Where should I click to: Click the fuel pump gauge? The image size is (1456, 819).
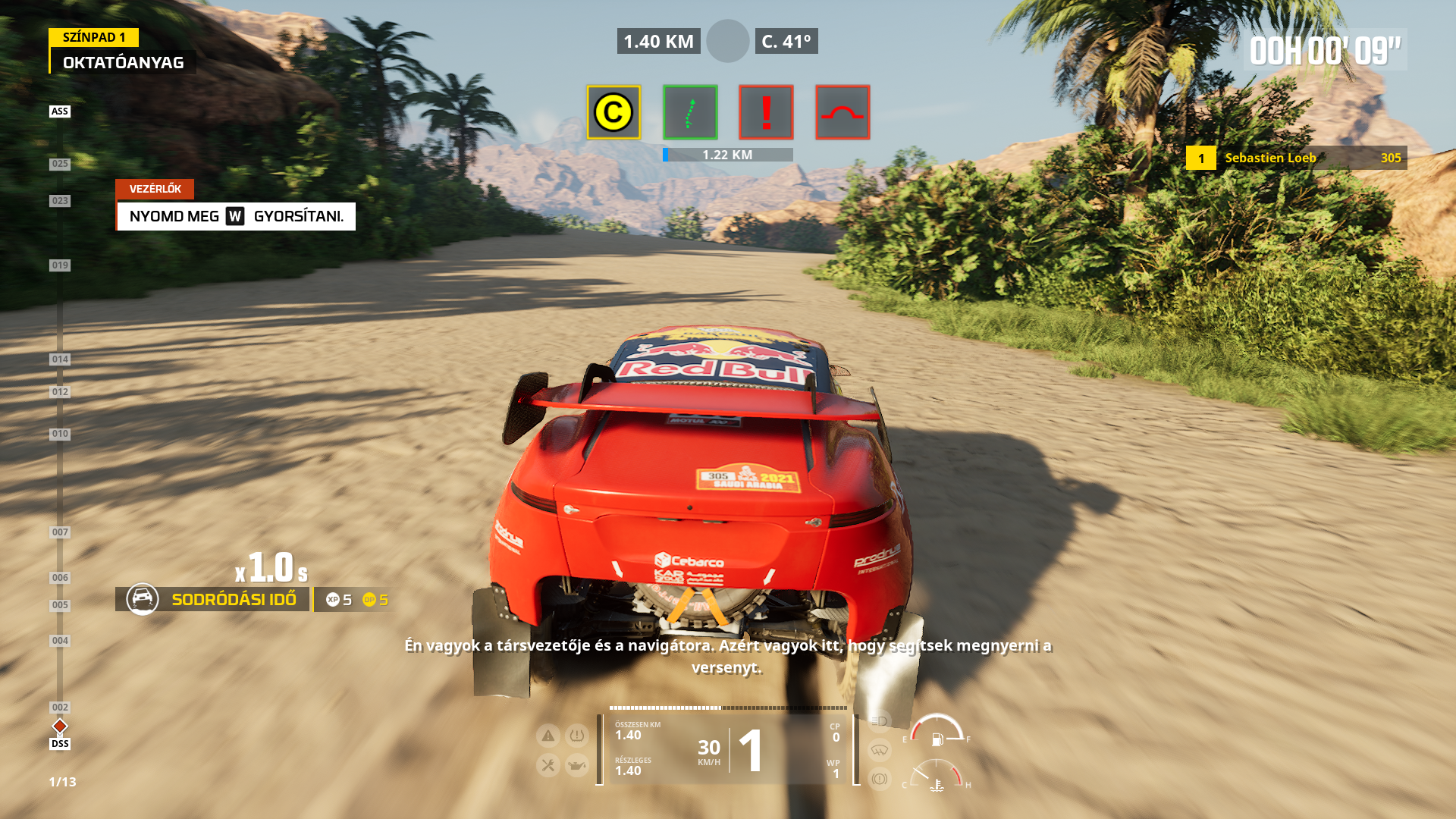pos(937,732)
